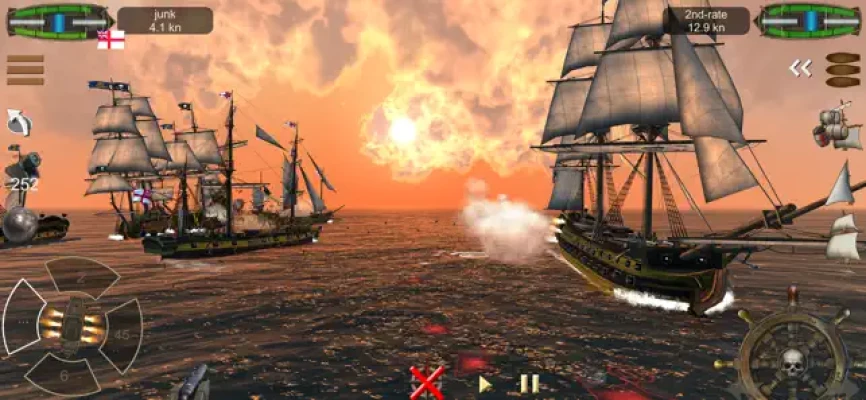Click the curved turn-around arrow icon

click(19, 122)
